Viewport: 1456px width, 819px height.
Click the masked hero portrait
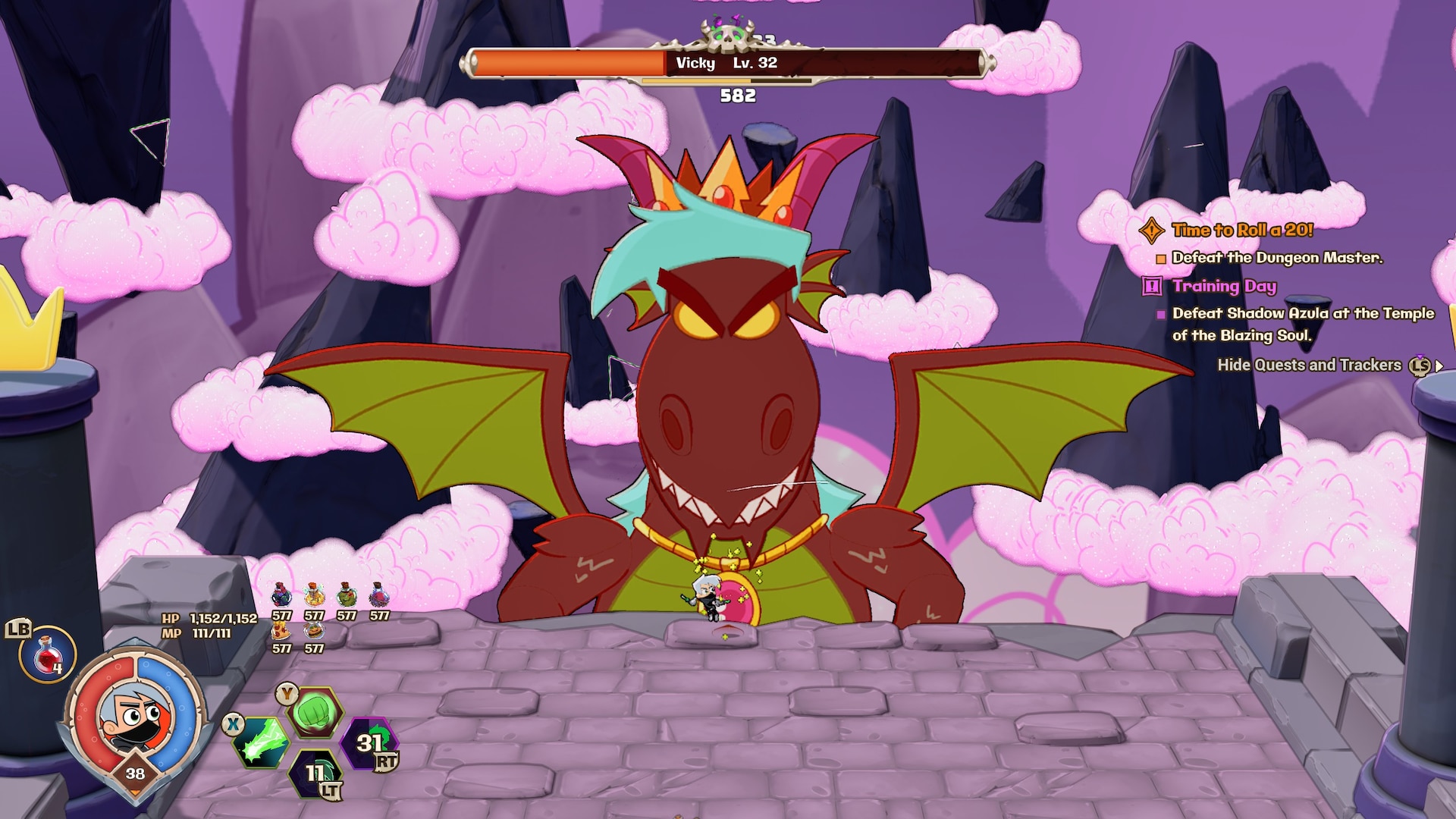pos(135,717)
